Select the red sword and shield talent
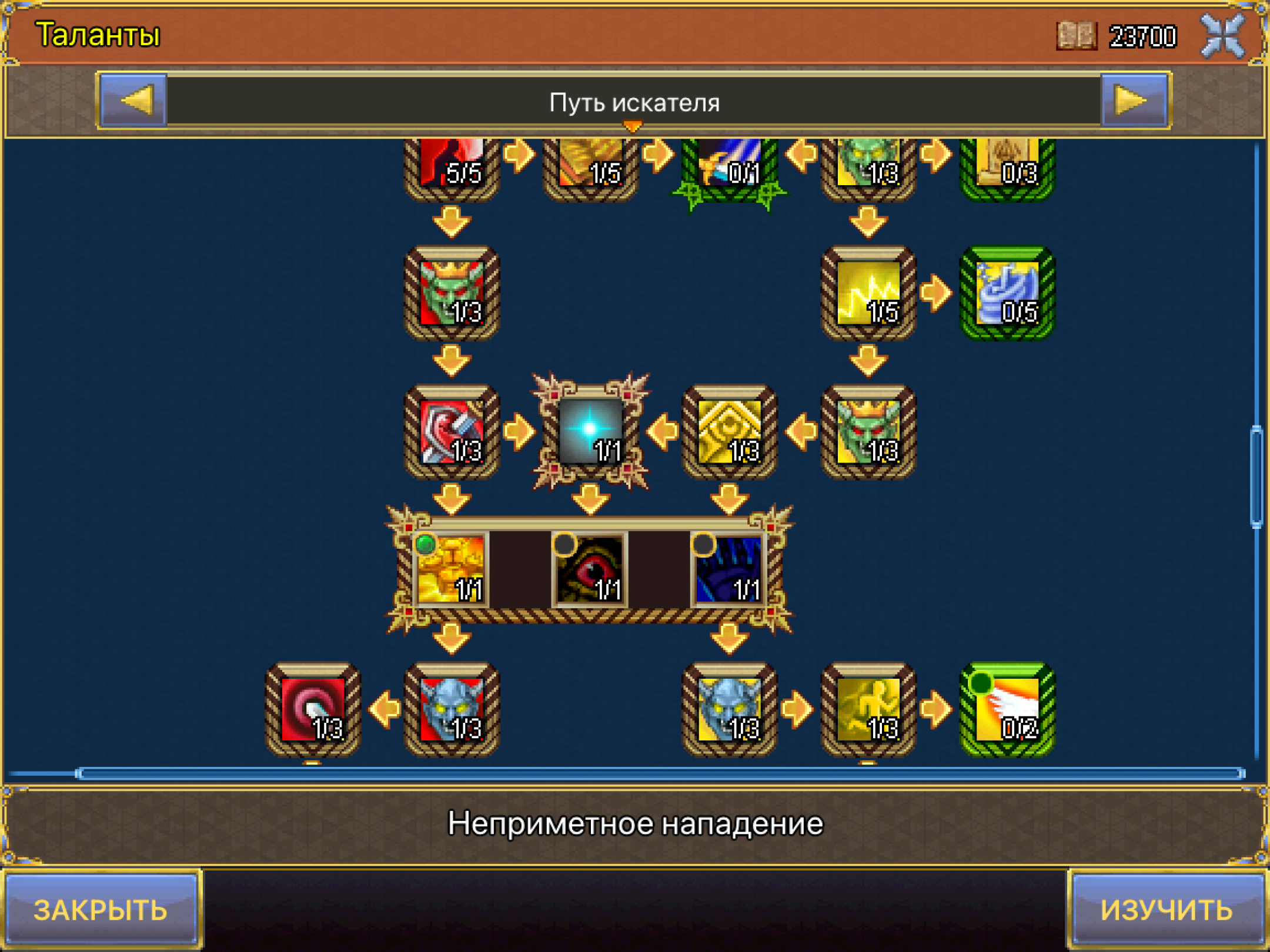Image resolution: width=1270 pixels, height=952 pixels. pos(451,431)
